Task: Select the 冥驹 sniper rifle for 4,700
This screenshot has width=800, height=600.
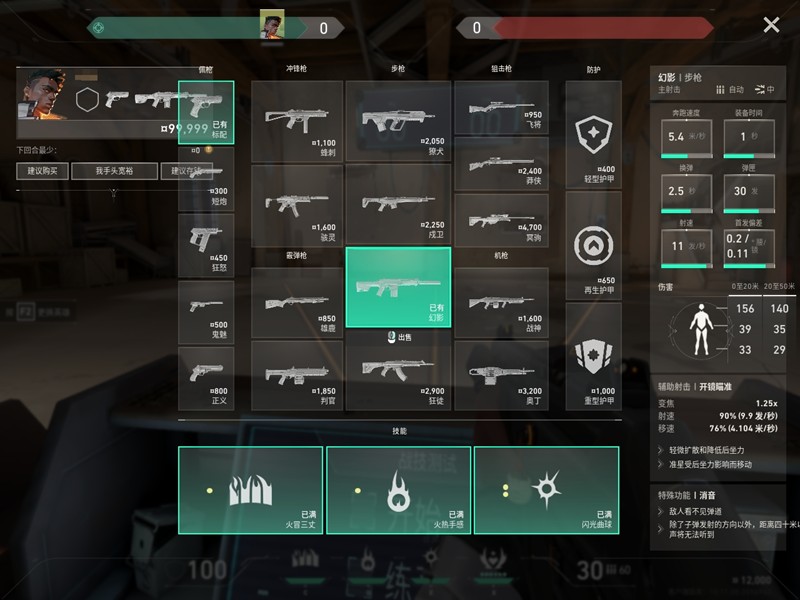Action: pos(501,205)
